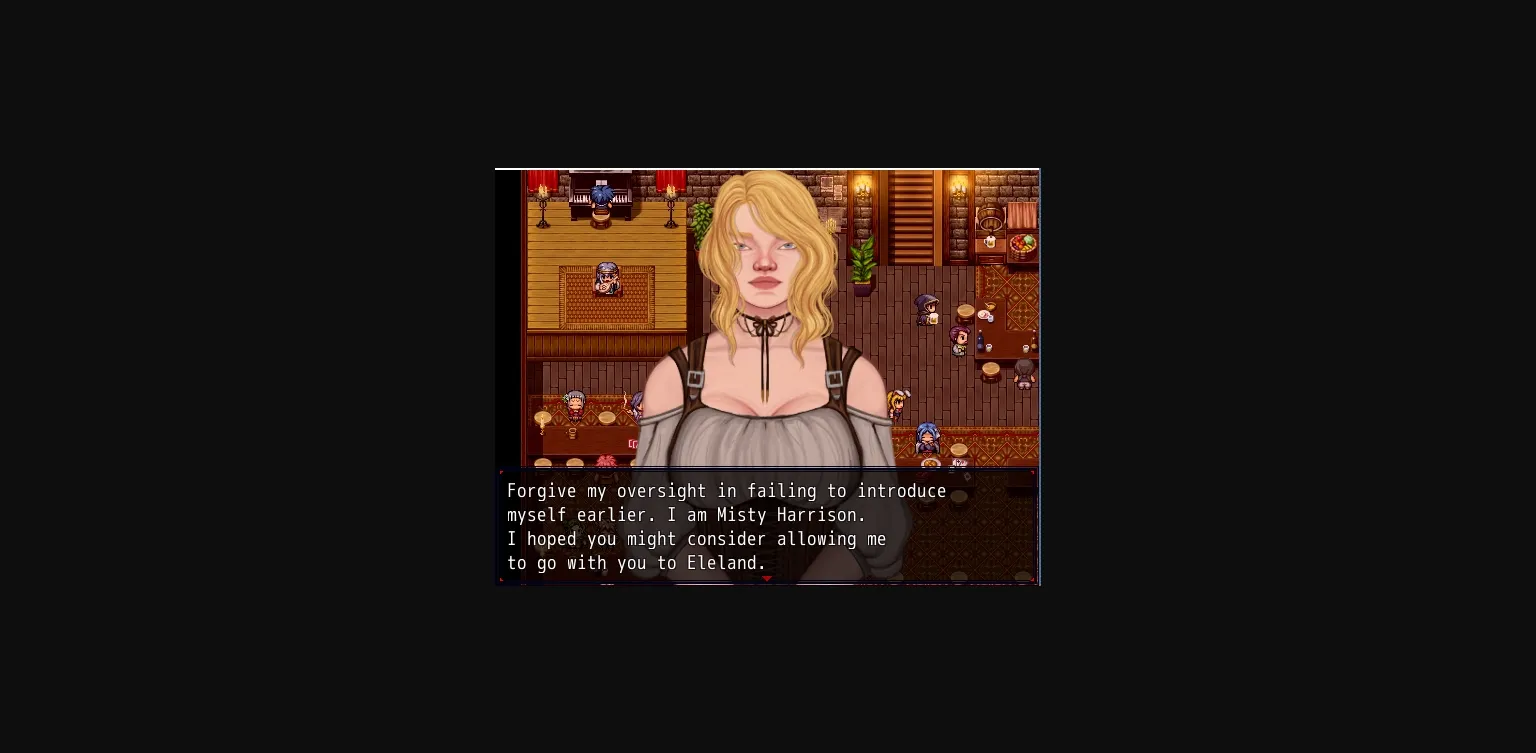Click the piano player at the top
This screenshot has width=1536, height=753.
coord(601,194)
